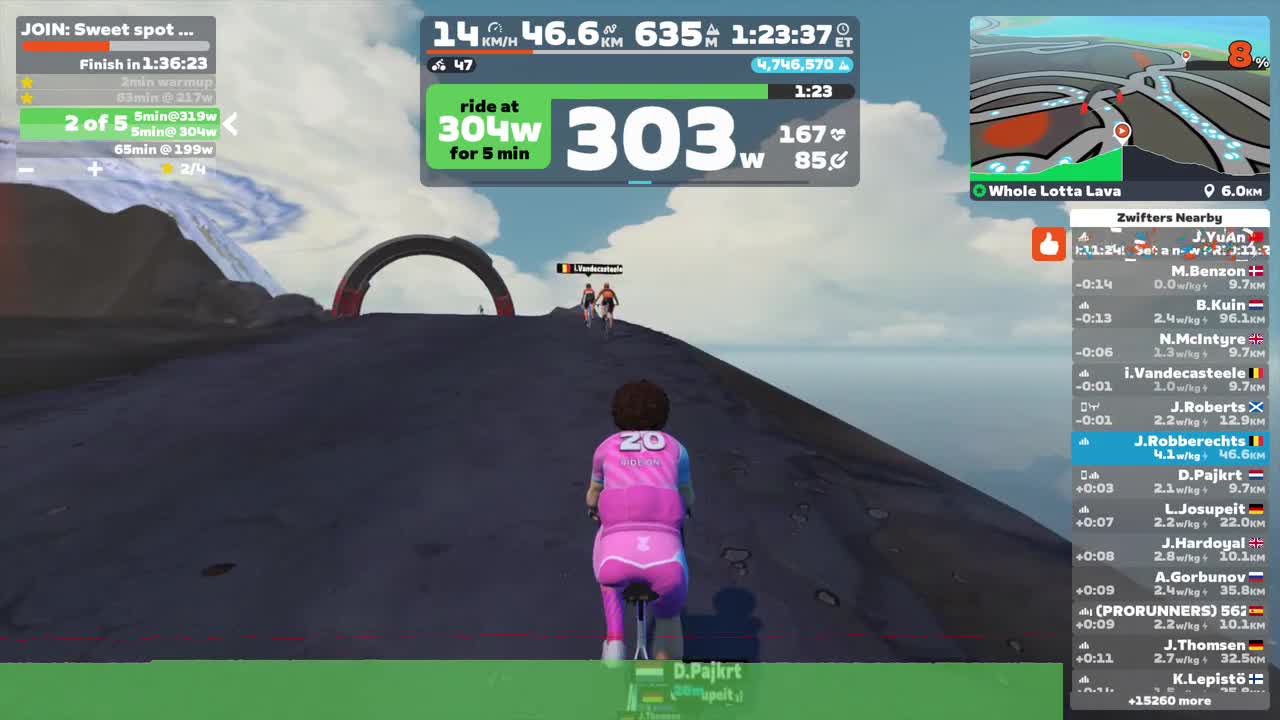This screenshot has height=720, width=1280.
Task: Click the location pin beside 6.0KM
Action: [1210, 191]
